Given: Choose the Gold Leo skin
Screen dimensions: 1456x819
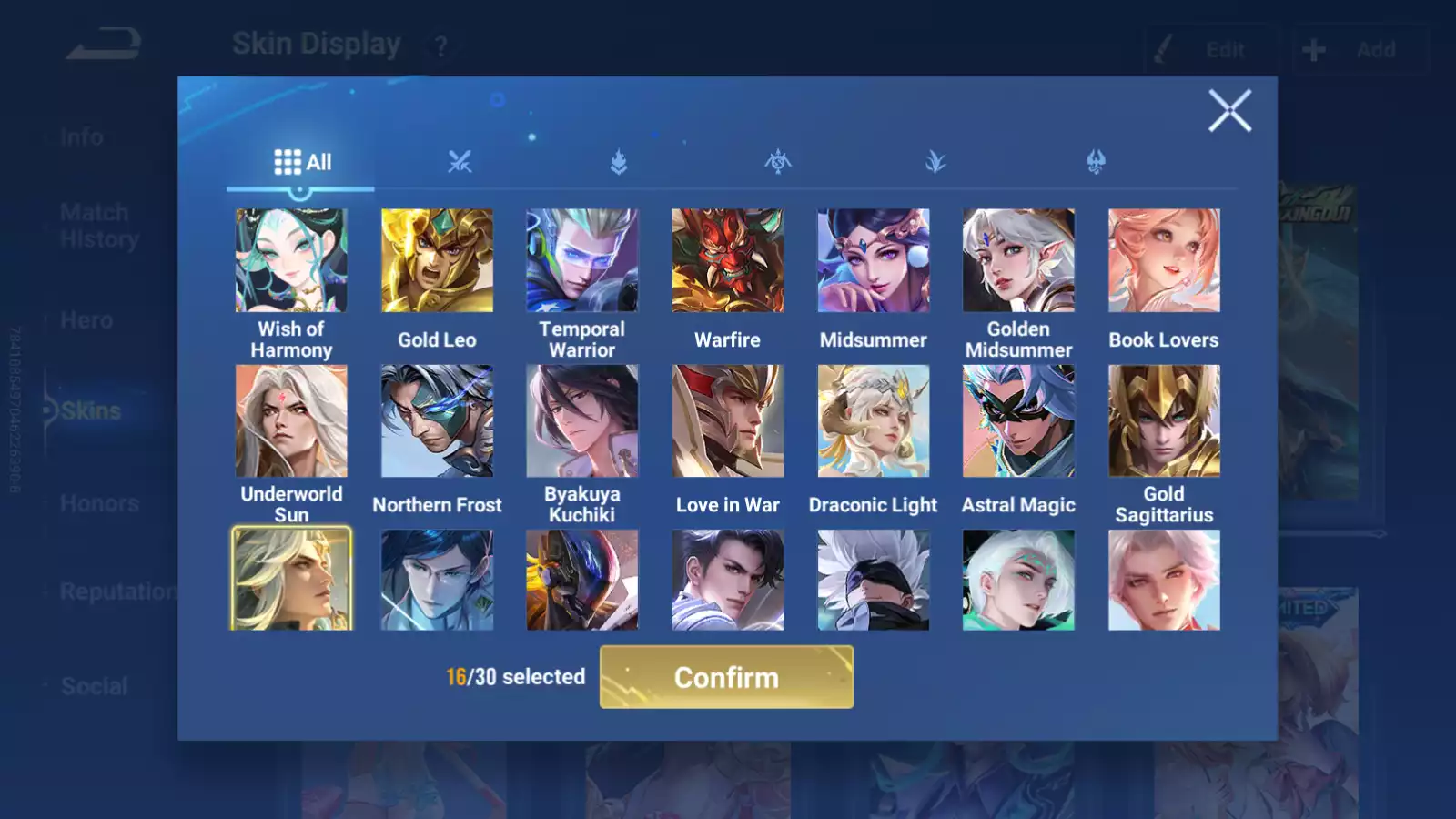Looking at the screenshot, I should 437,261.
